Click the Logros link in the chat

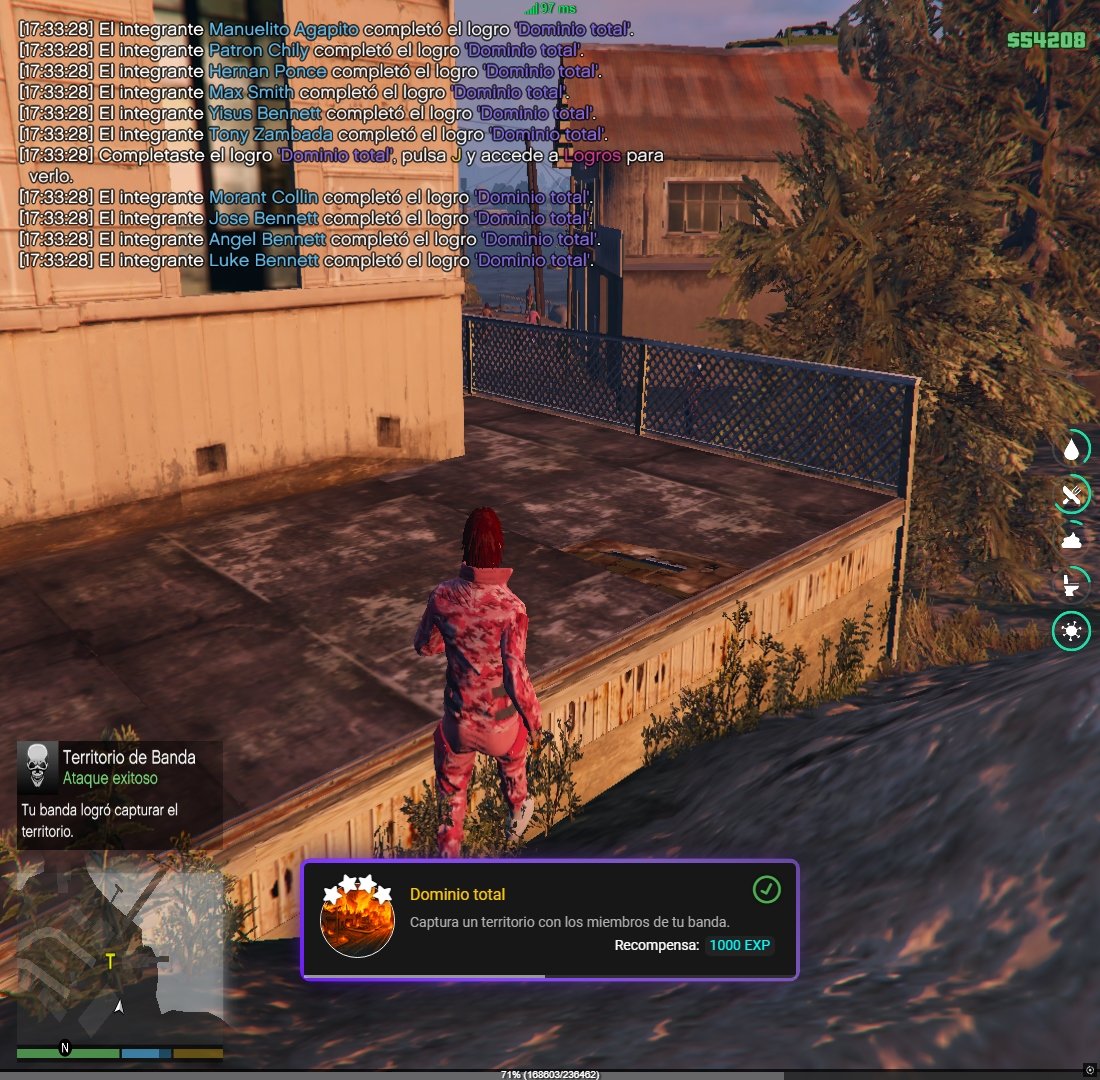click(x=593, y=156)
